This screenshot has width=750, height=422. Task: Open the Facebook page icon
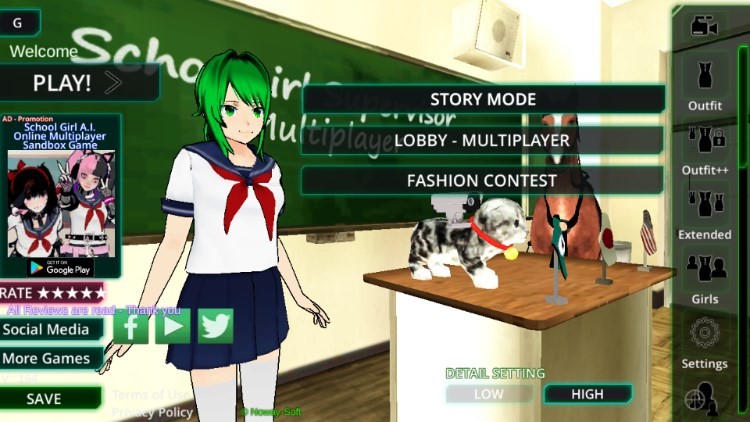tap(131, 326)
